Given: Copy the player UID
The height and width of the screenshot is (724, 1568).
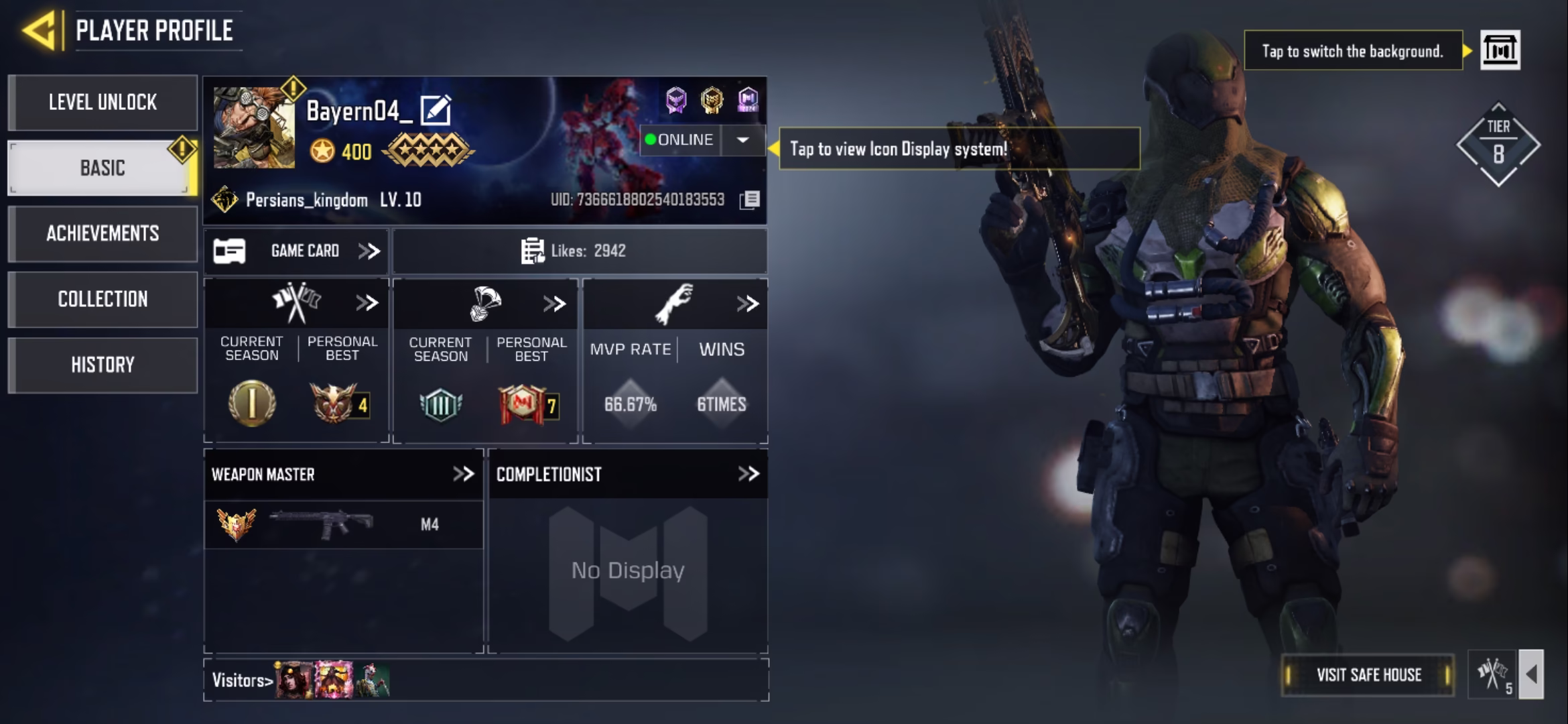Looking at the screenshot, I should pyautogui.click(x=750, y=200).
